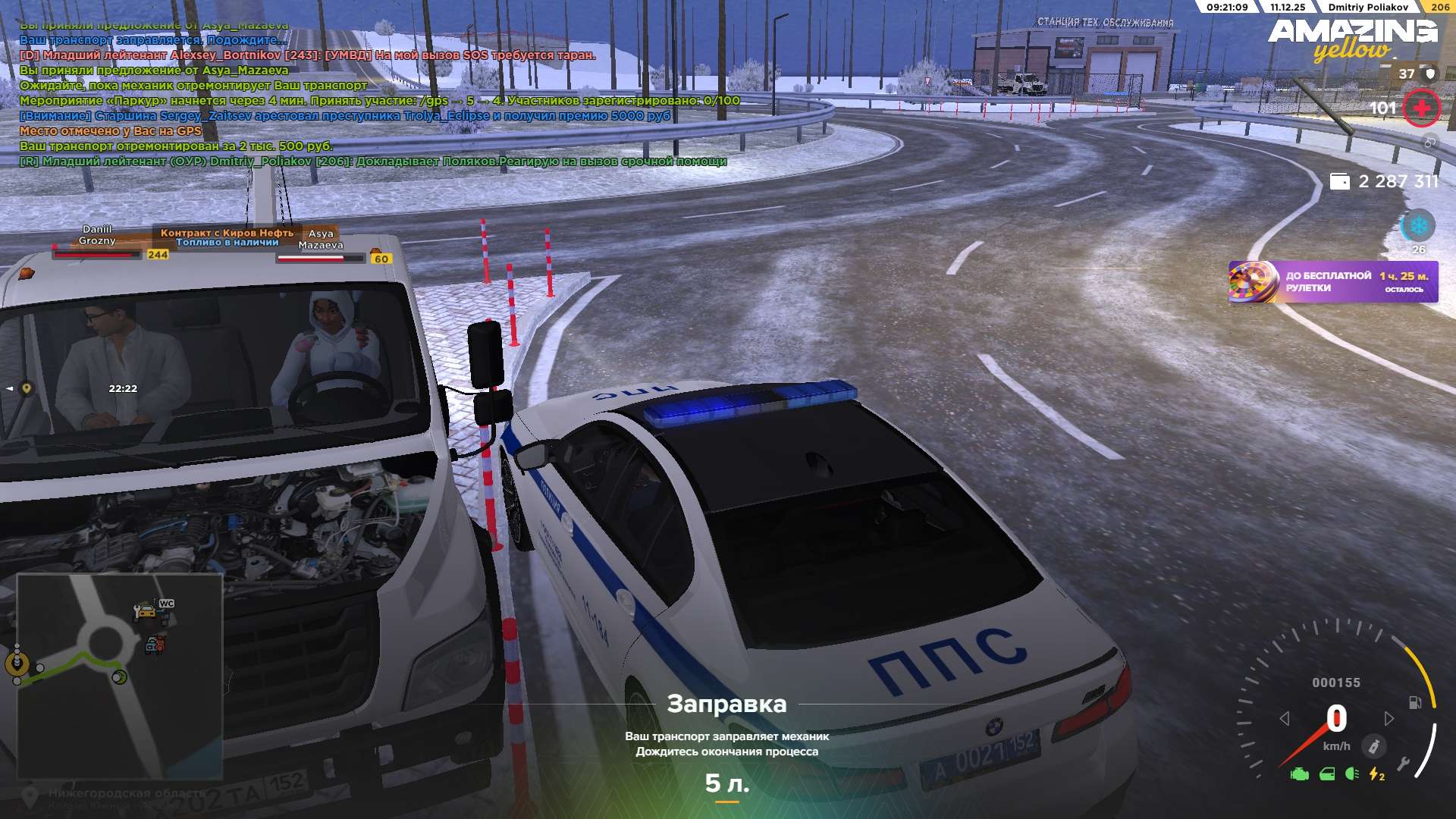This screenshot has height=819, width=1456.
Task: Click the yellow GPS destination marker on minimap
Action: click(x=17, y=664)
